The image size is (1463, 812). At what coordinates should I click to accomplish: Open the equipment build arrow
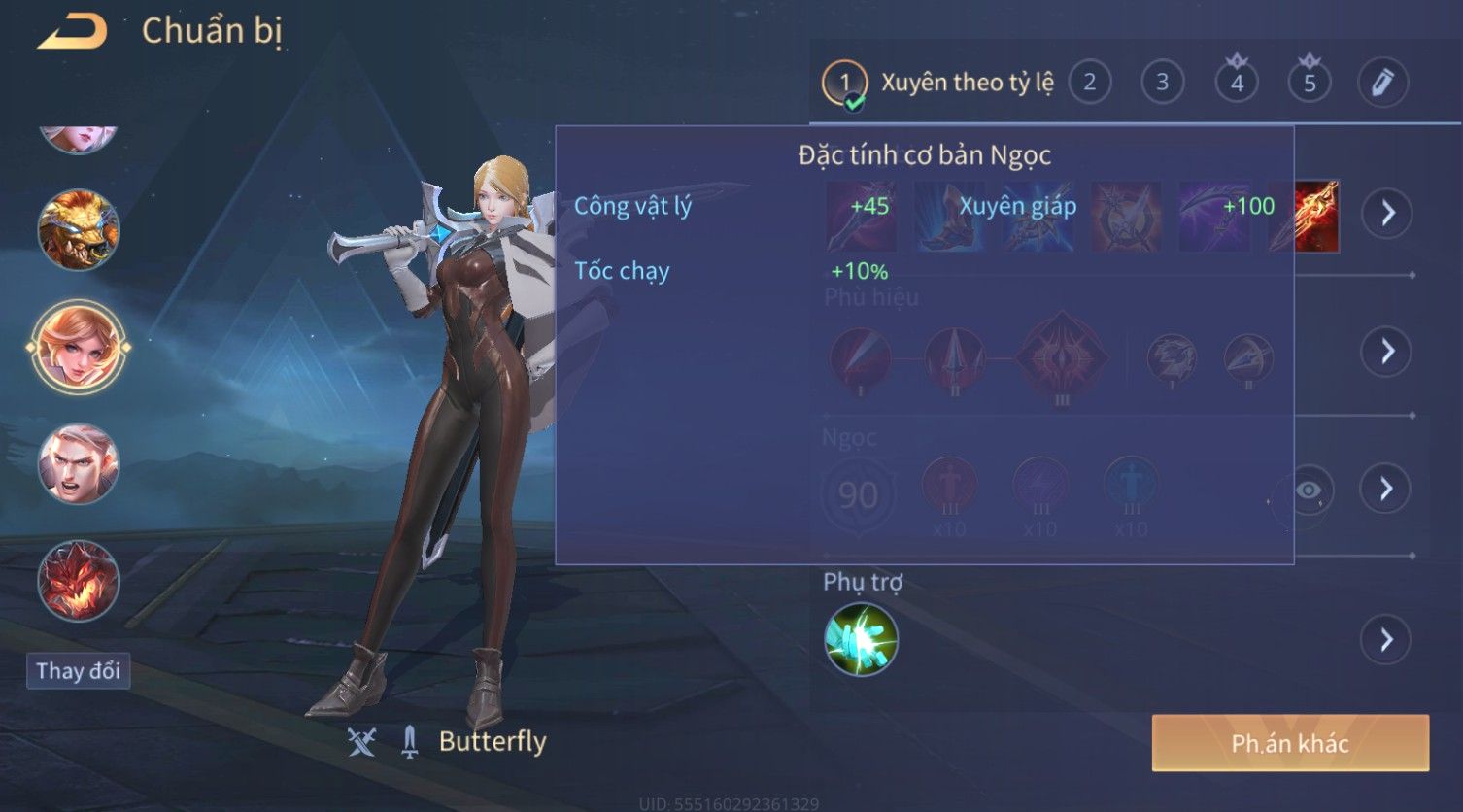[1387, 213]
